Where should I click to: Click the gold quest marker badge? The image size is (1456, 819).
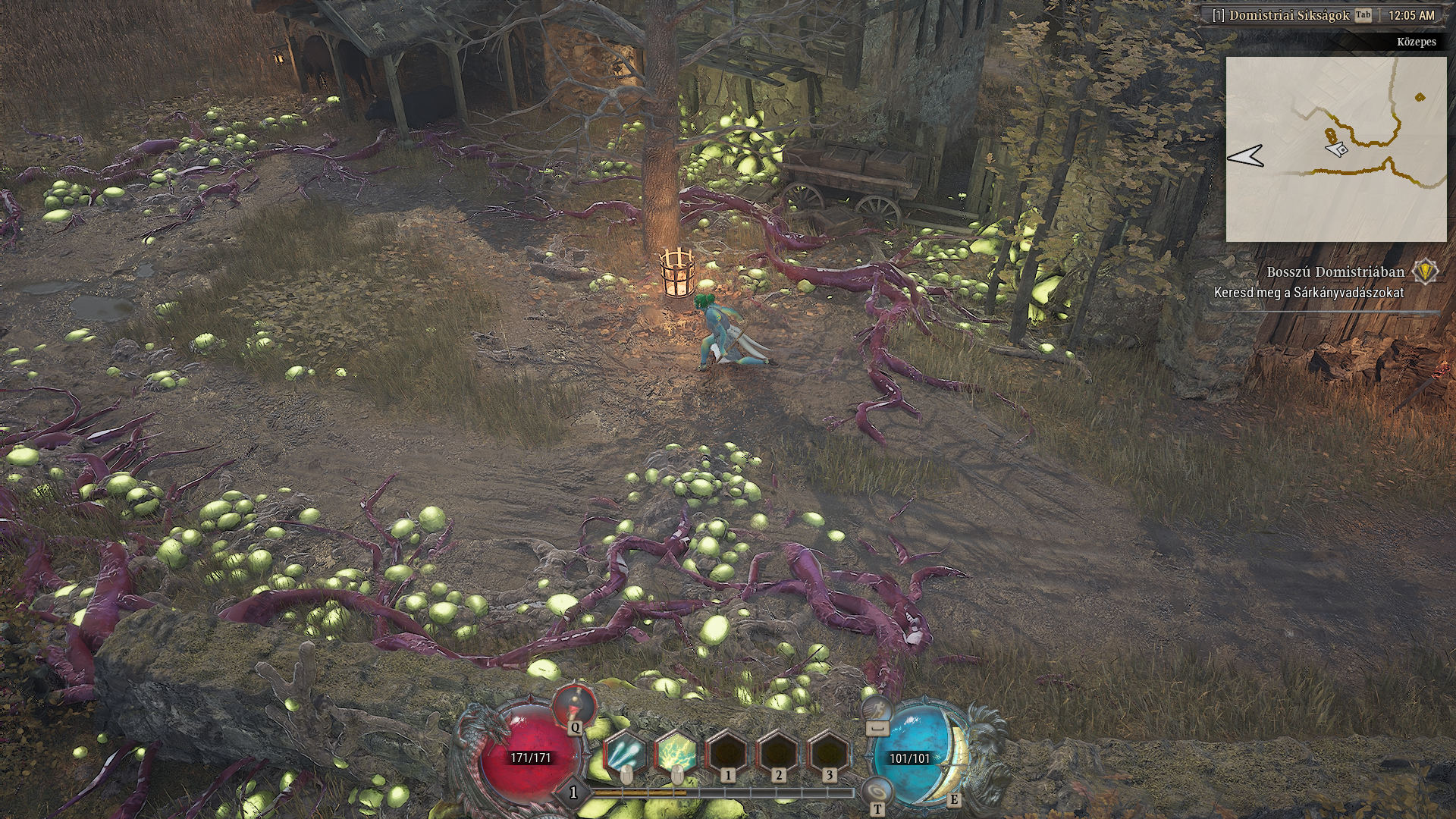[1426, 271]
